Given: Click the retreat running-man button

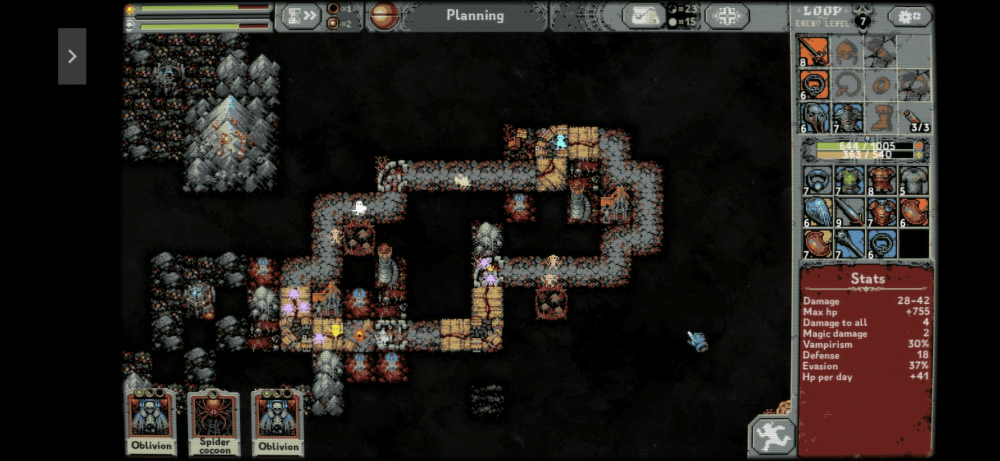Looking at the screenshot, I should coord(772,436).
